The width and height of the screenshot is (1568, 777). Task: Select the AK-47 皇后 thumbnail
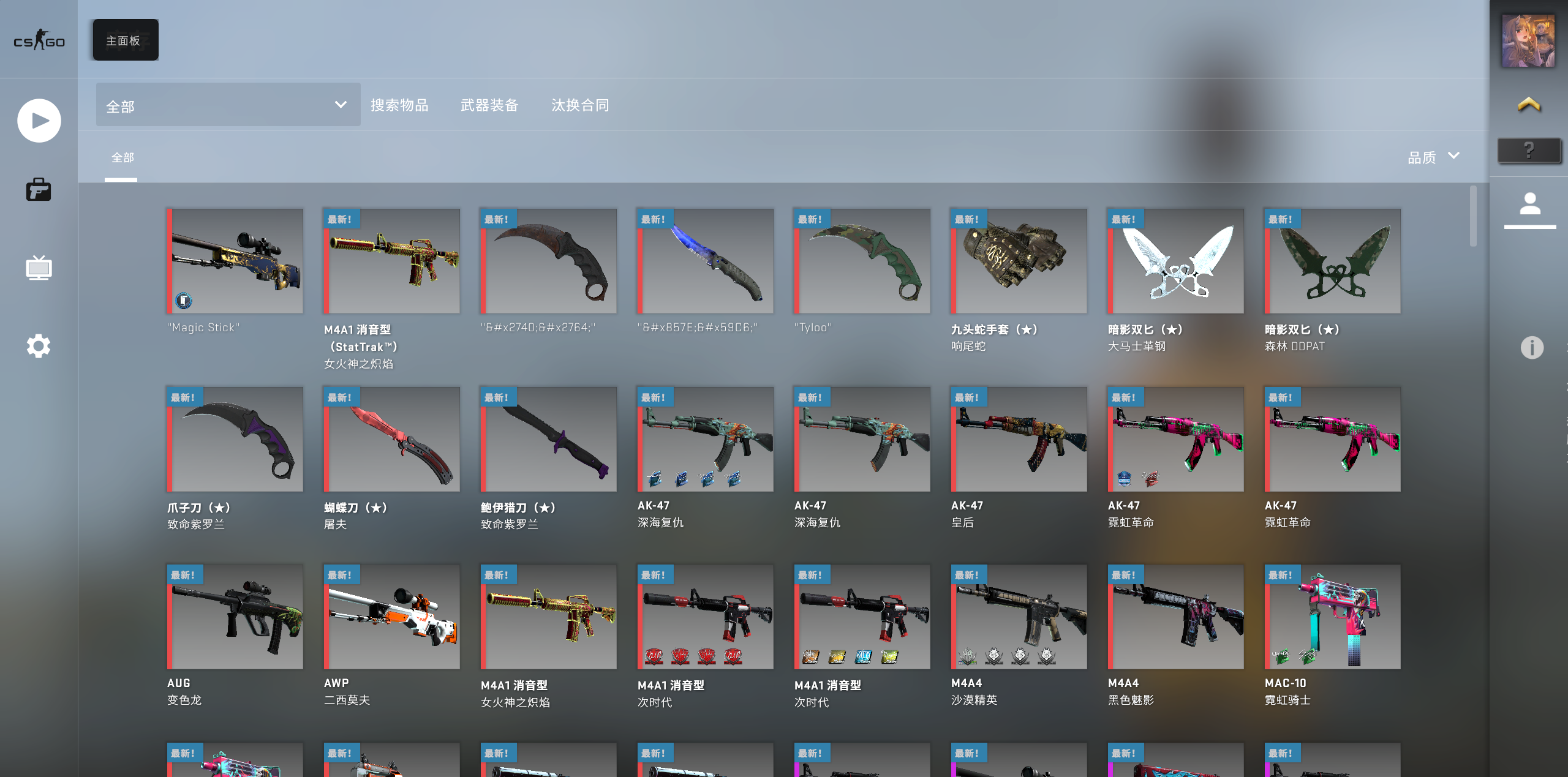[1018, 438]
